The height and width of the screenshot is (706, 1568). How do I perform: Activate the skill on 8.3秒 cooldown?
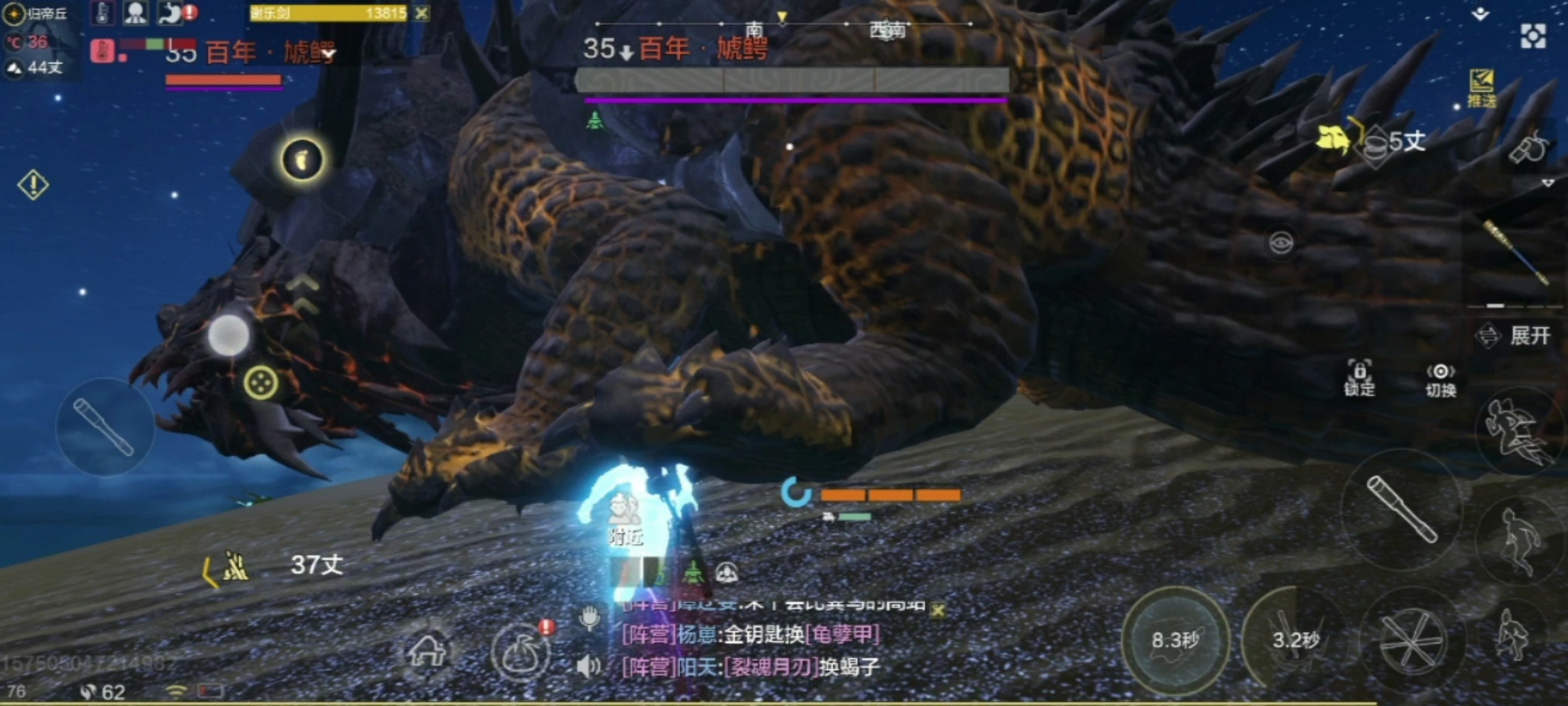[x=1175, y=641]
